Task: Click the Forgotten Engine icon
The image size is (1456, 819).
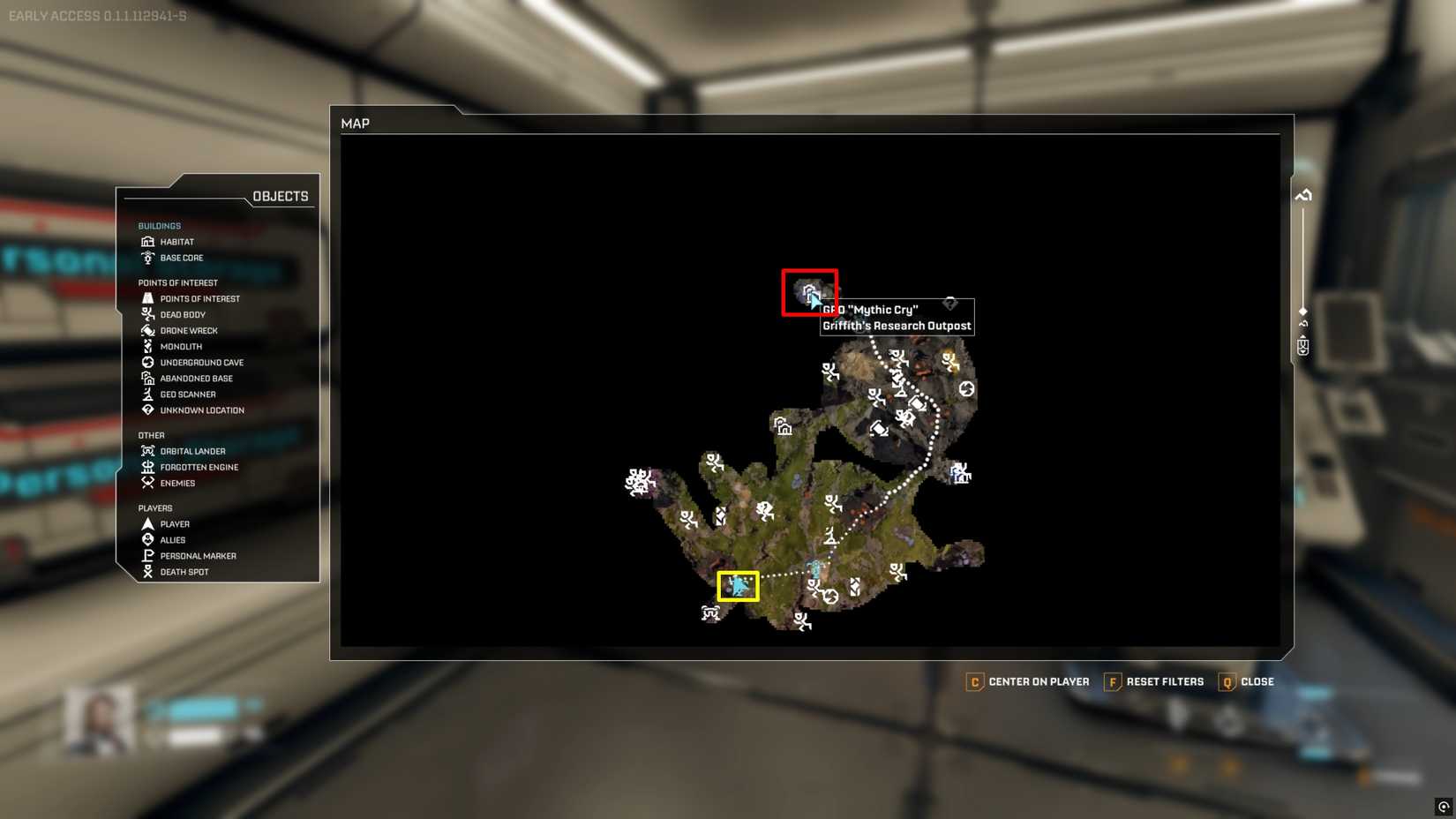Action: (x=147, y=467)
